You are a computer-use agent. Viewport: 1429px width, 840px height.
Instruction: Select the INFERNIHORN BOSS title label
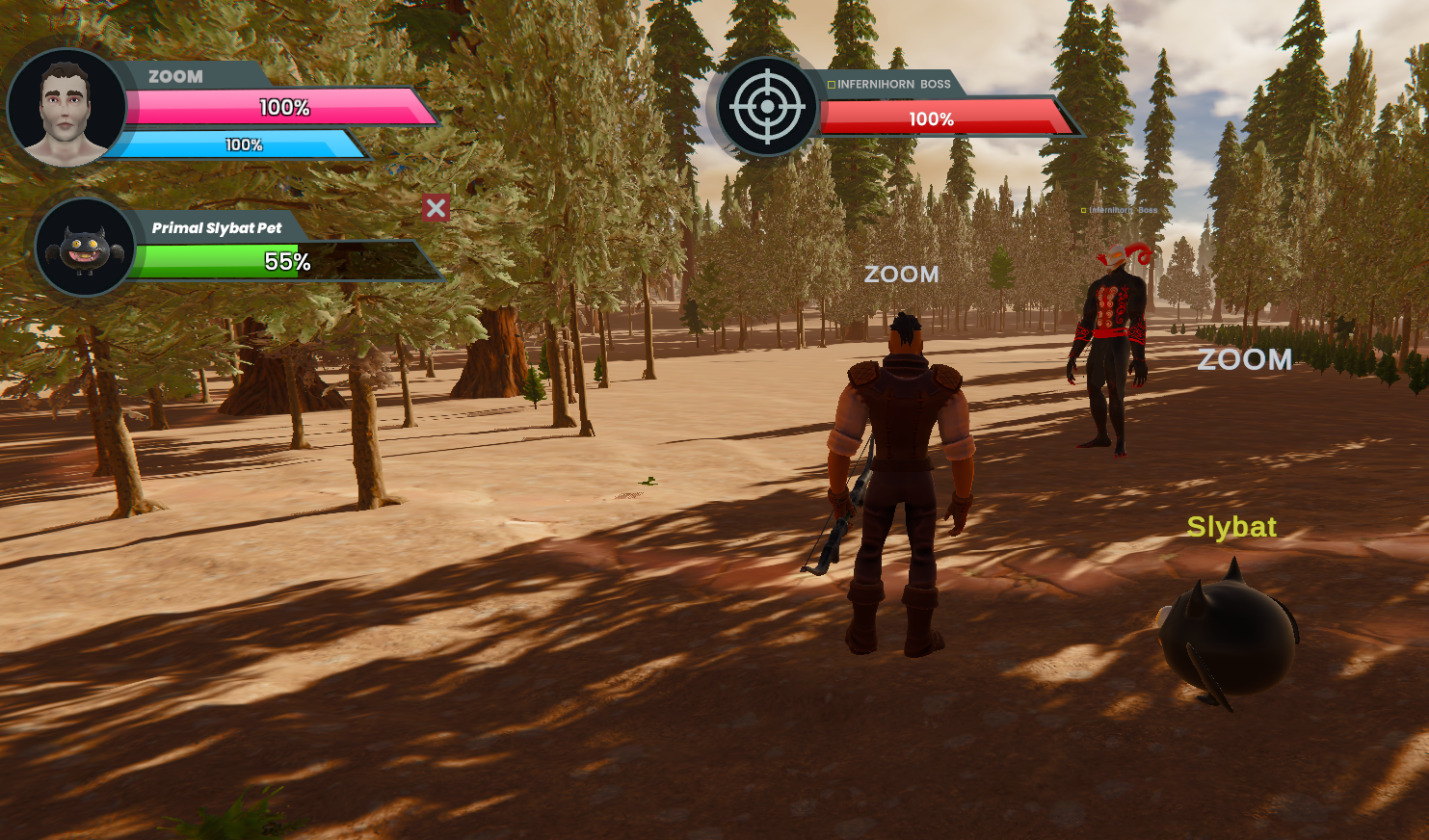coord(891,85)
